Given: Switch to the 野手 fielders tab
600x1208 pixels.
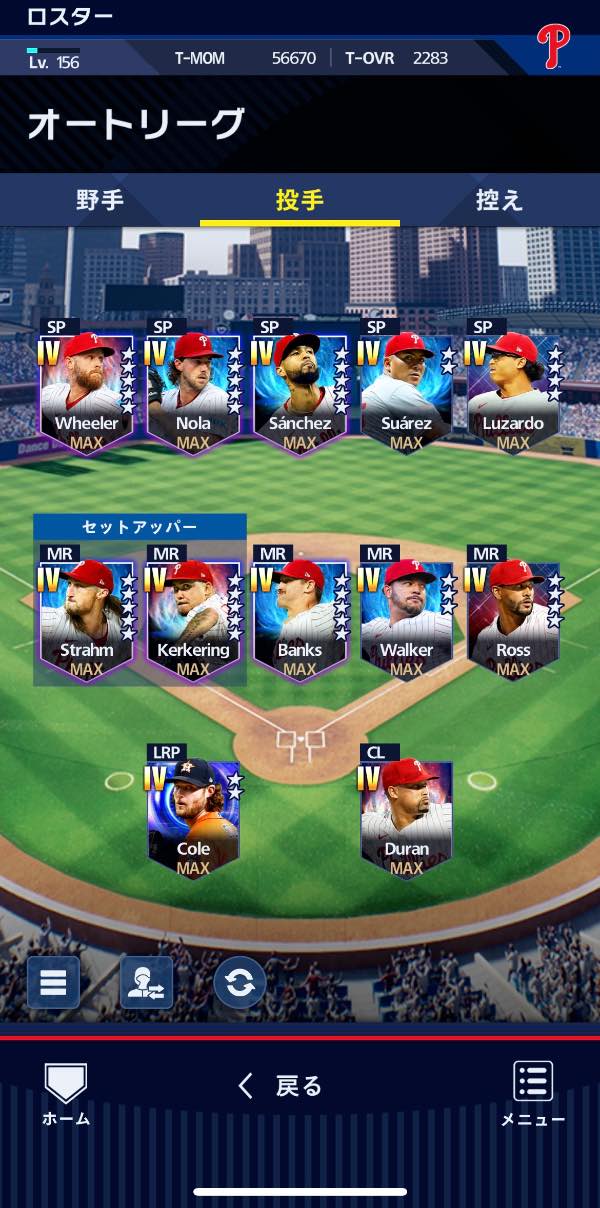Looking at the screenshot, I should point(100,200).
